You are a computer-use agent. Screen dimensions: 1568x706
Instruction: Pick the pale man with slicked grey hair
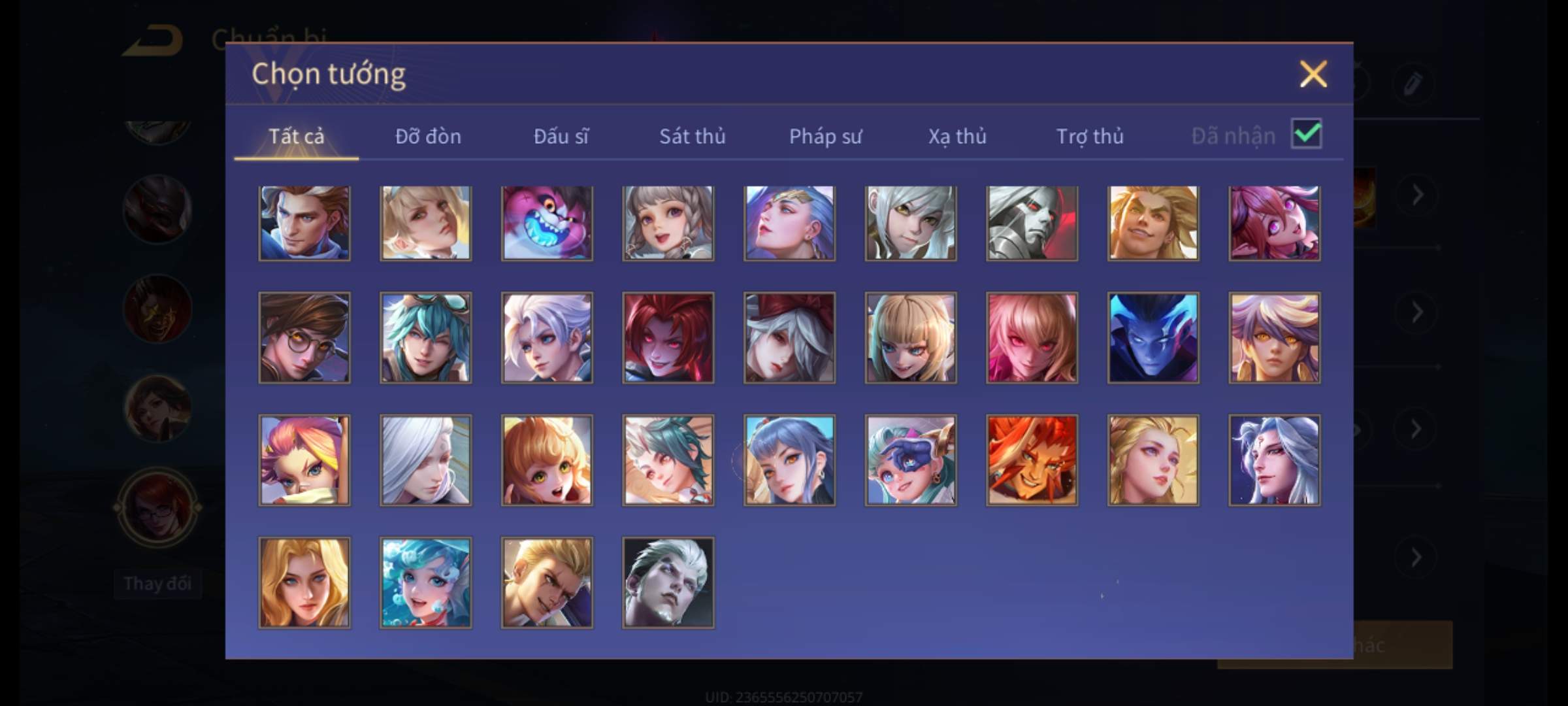tap(668, 582)
